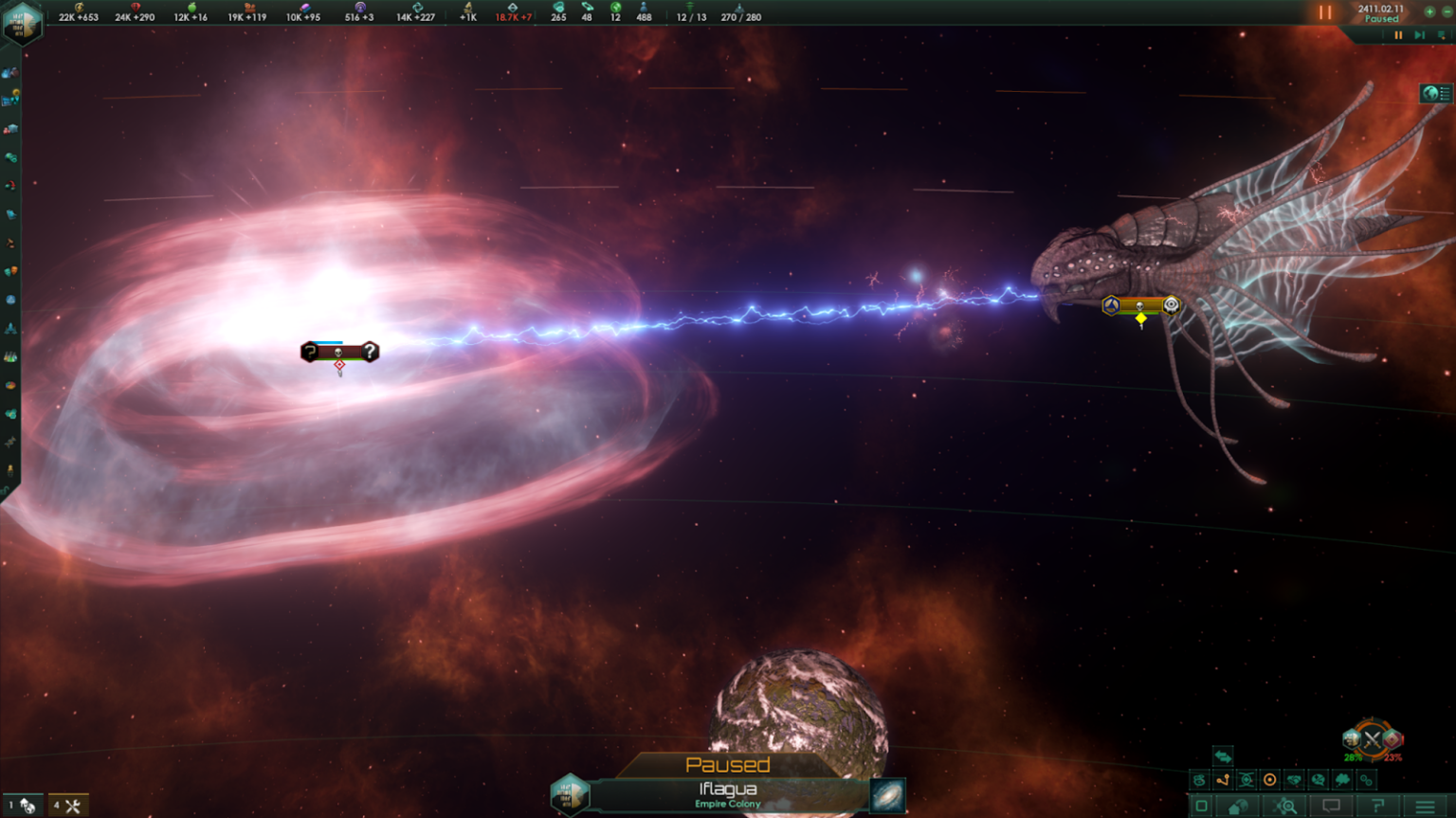
Task: Click the galaxy search magnifier icon bottom right
Action: pyautogui.click(x=1286, y=804)
